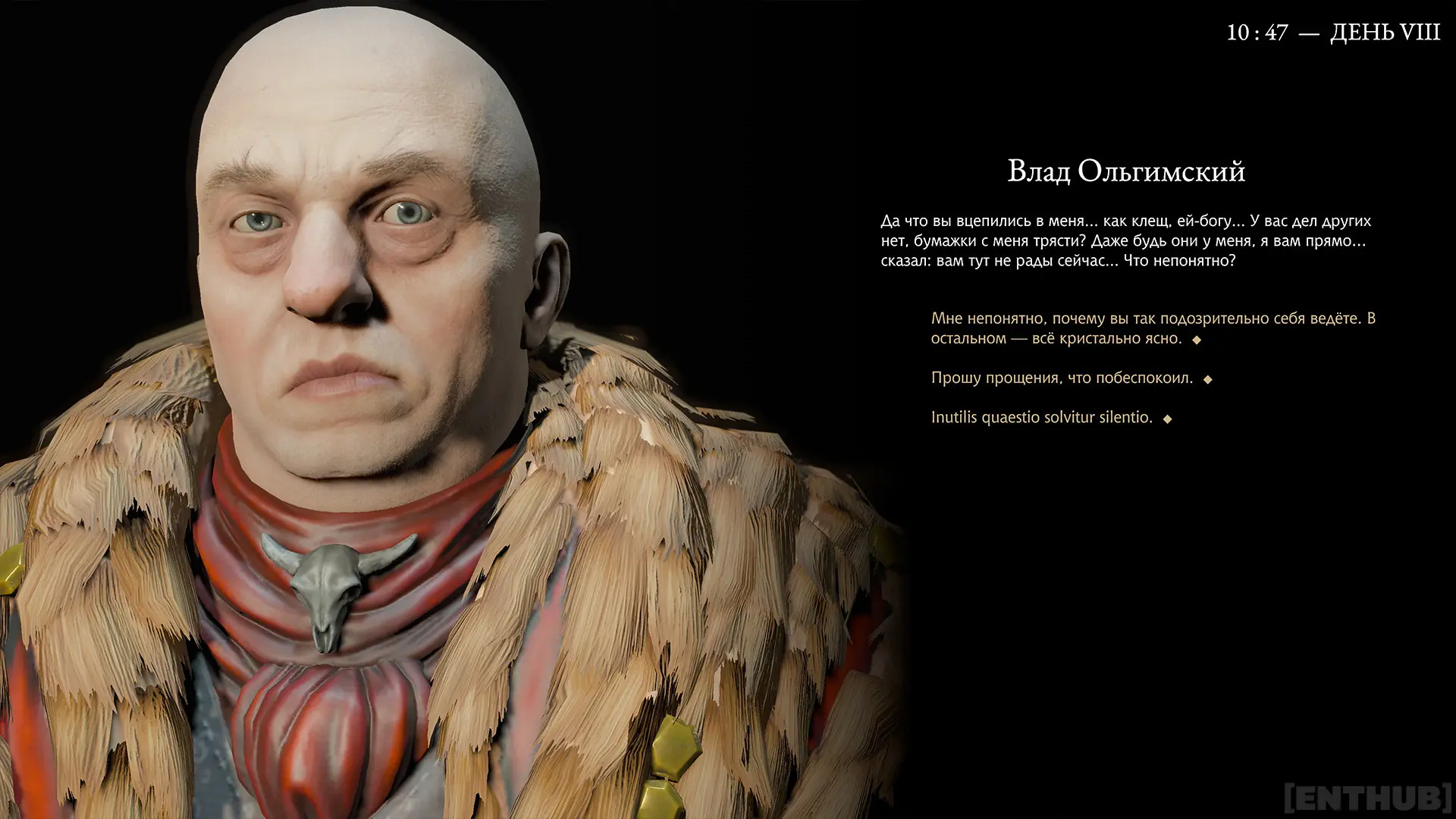Viewport: 1456px width, 819px height.
Task: Select the reply "Прошу прощения, что побеспокоил"
Action: pos(1062,378)
